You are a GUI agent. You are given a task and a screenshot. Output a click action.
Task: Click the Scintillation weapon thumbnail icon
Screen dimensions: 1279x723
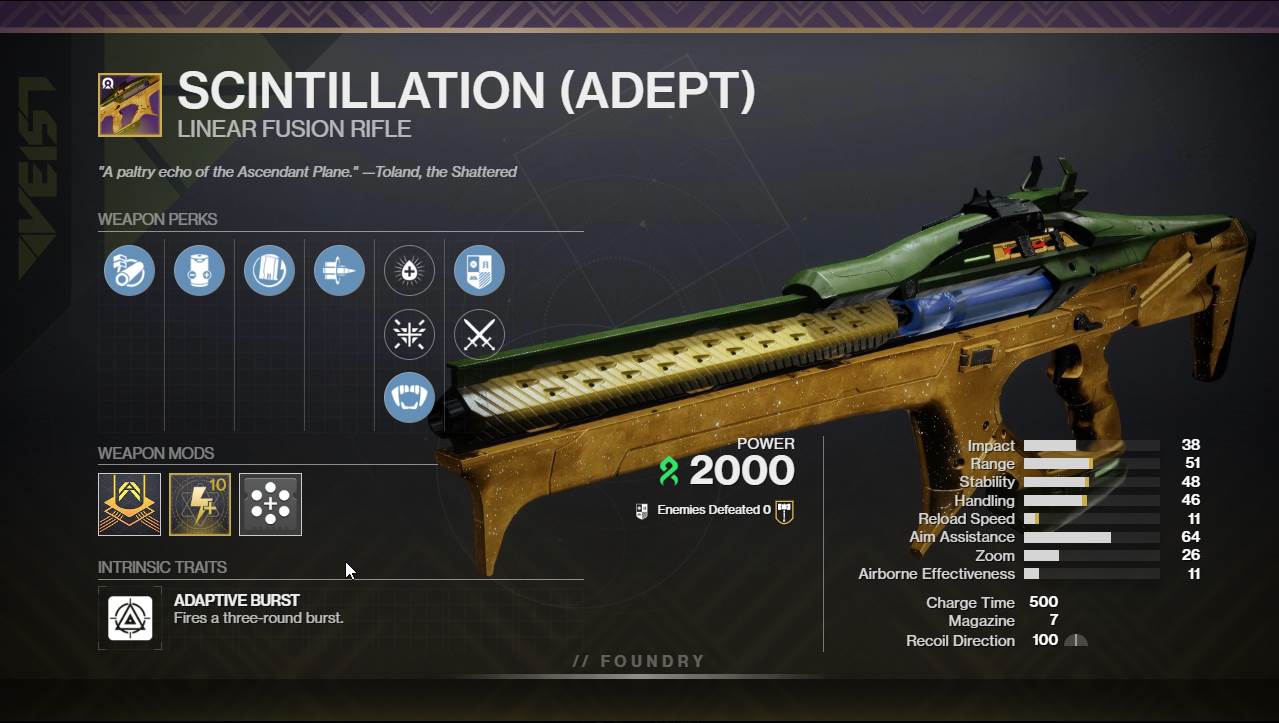click(130, 105)
